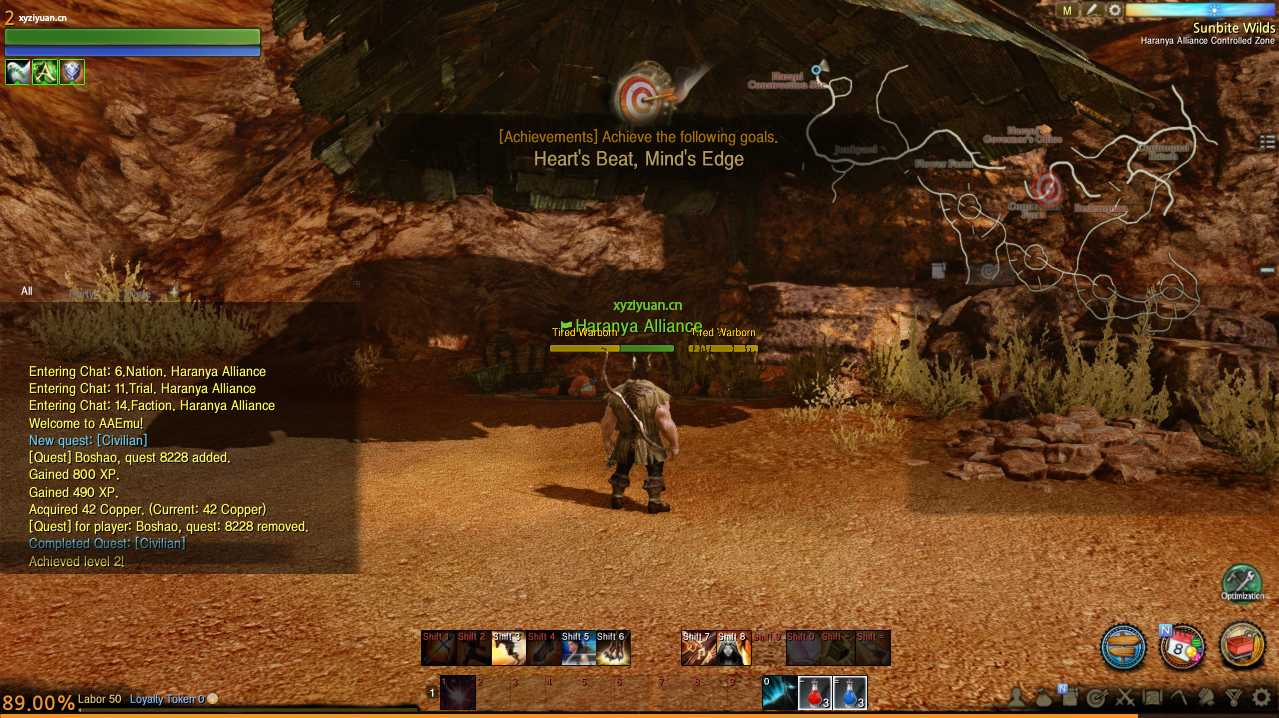Open the crossed swords menu icon
The image size is (1279, 718).
tap(1124, 697)
